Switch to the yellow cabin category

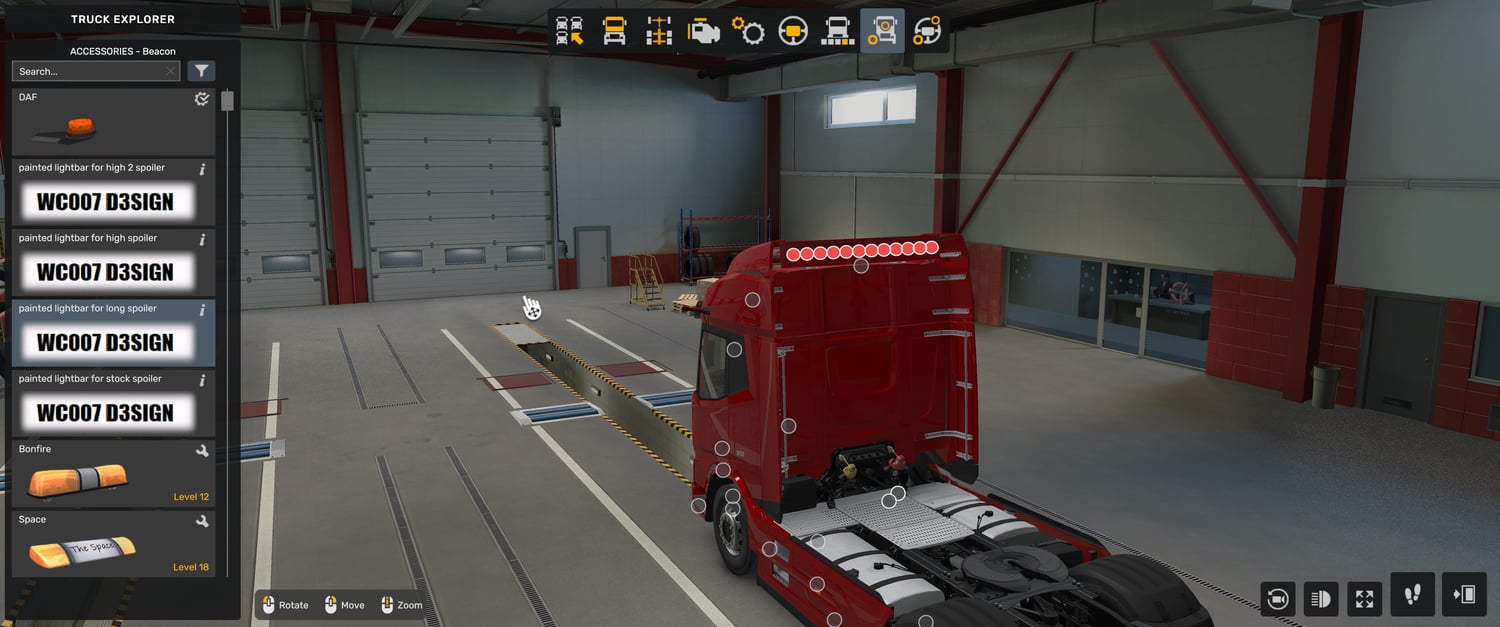coord(614,31)
